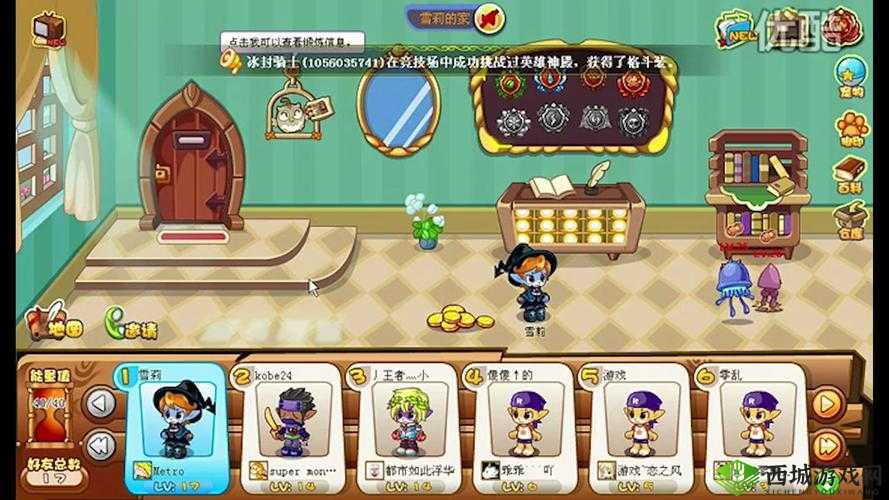Select friend card 6 零乱
This screenshot has width=889, height=500.
[x=750, y=423]
